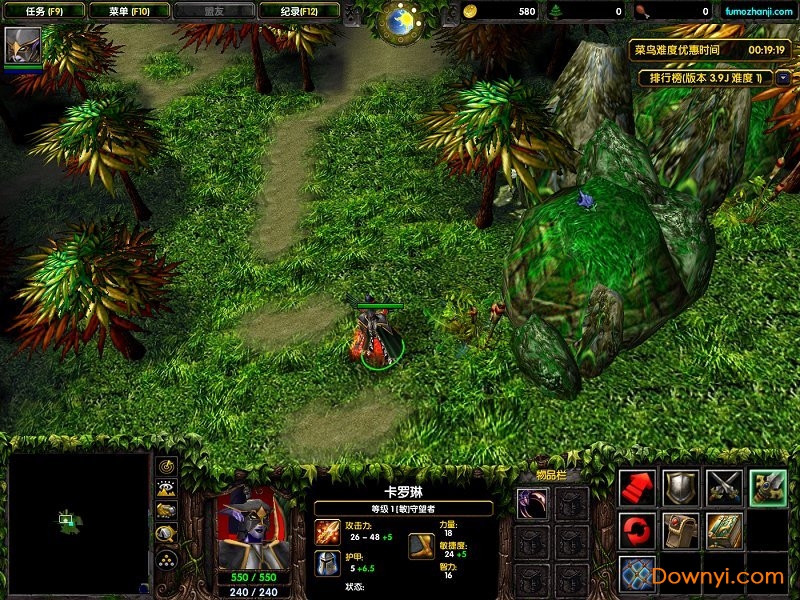Select the claw item in the inventory
Screen dimensions: 800x600
pos(532,503)
